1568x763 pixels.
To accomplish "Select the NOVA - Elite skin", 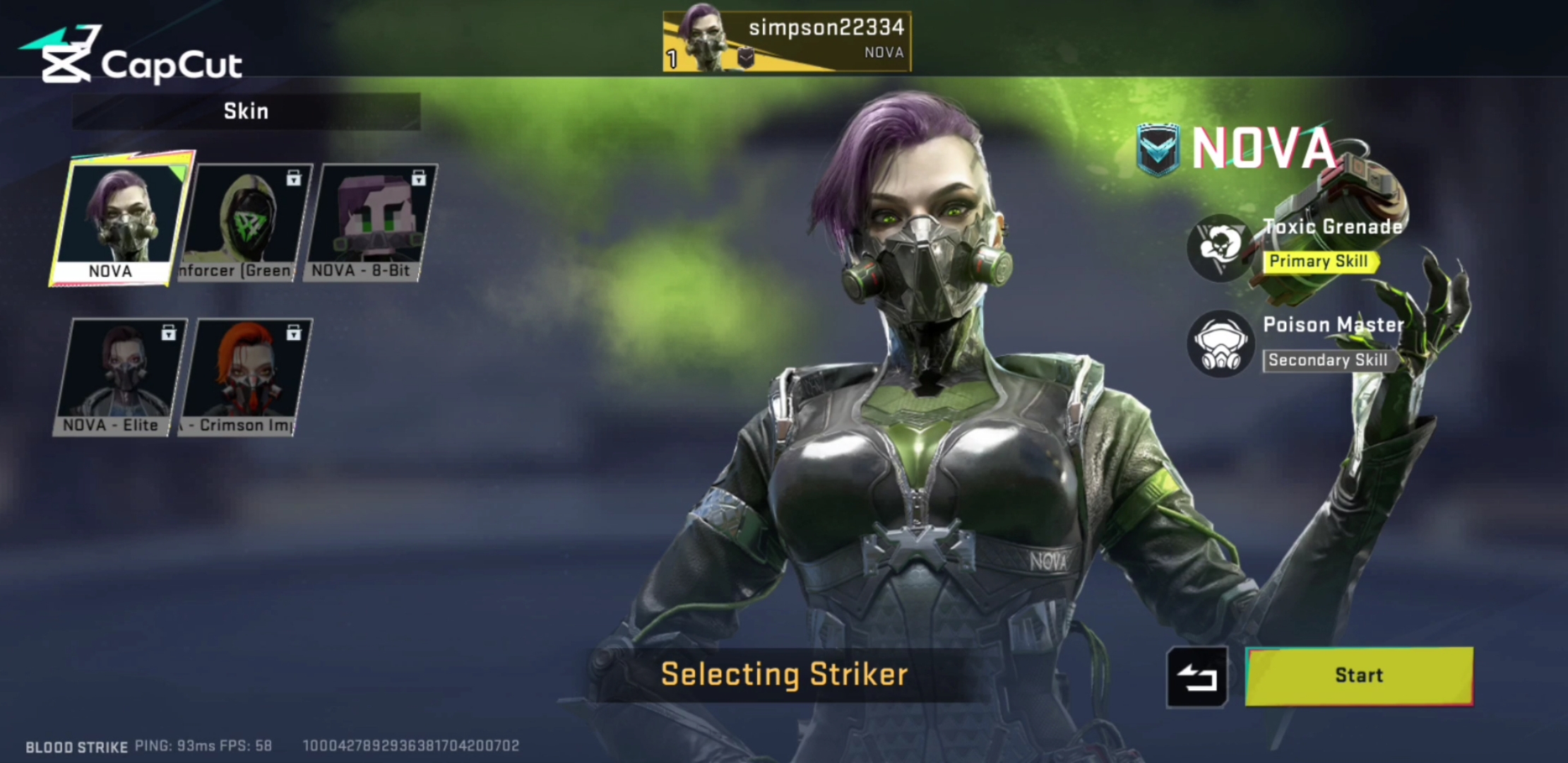I will (119, 377).
